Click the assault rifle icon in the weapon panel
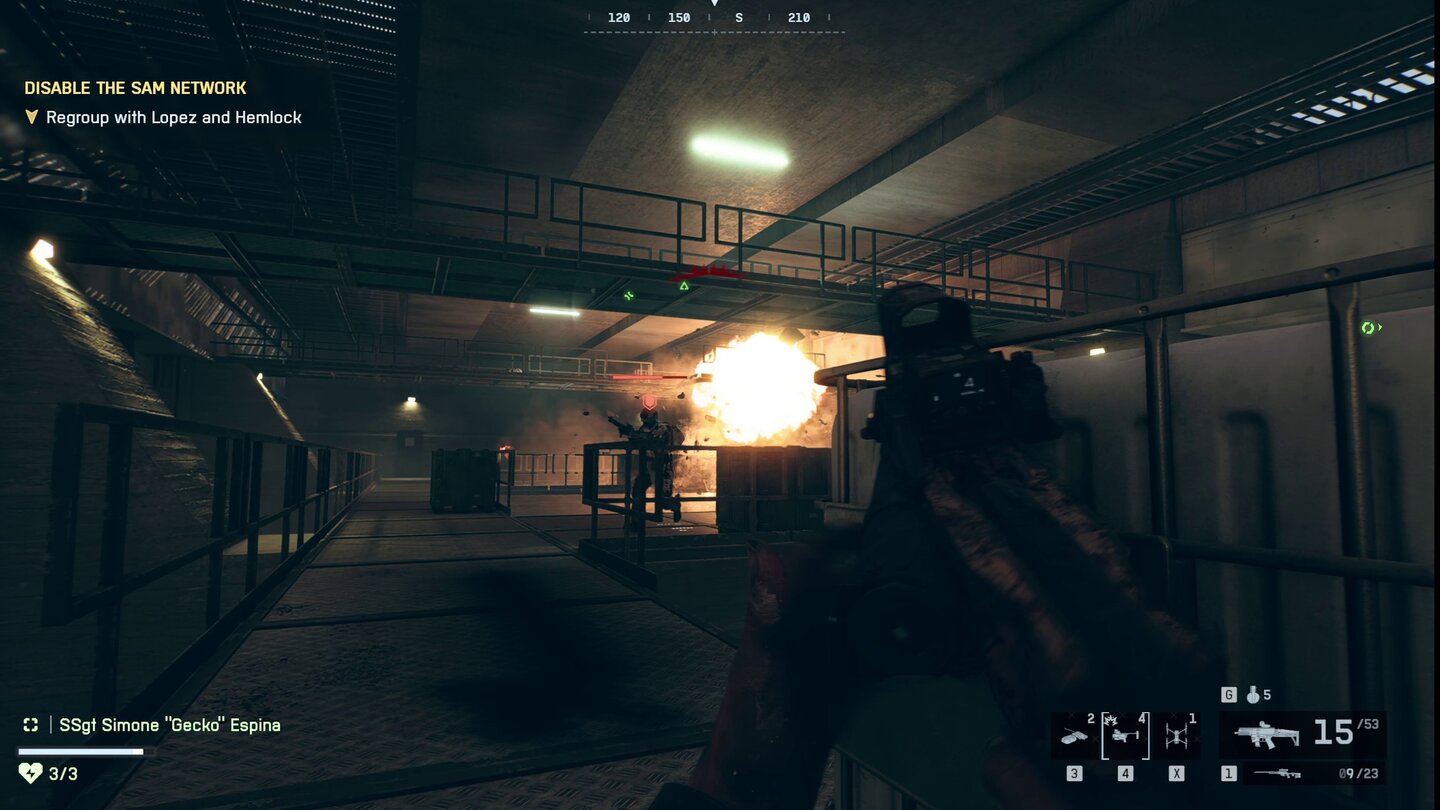Image resolution: width=1440 pixels, height=810 pixels. (1267, 733)
